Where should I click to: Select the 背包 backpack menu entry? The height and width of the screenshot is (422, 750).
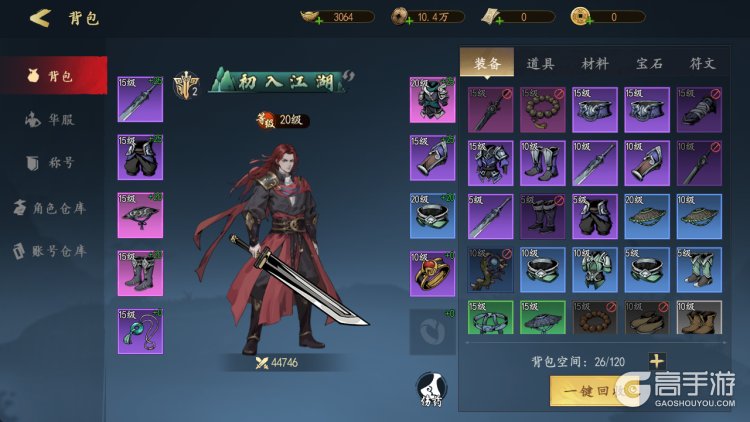pos(53,76)
